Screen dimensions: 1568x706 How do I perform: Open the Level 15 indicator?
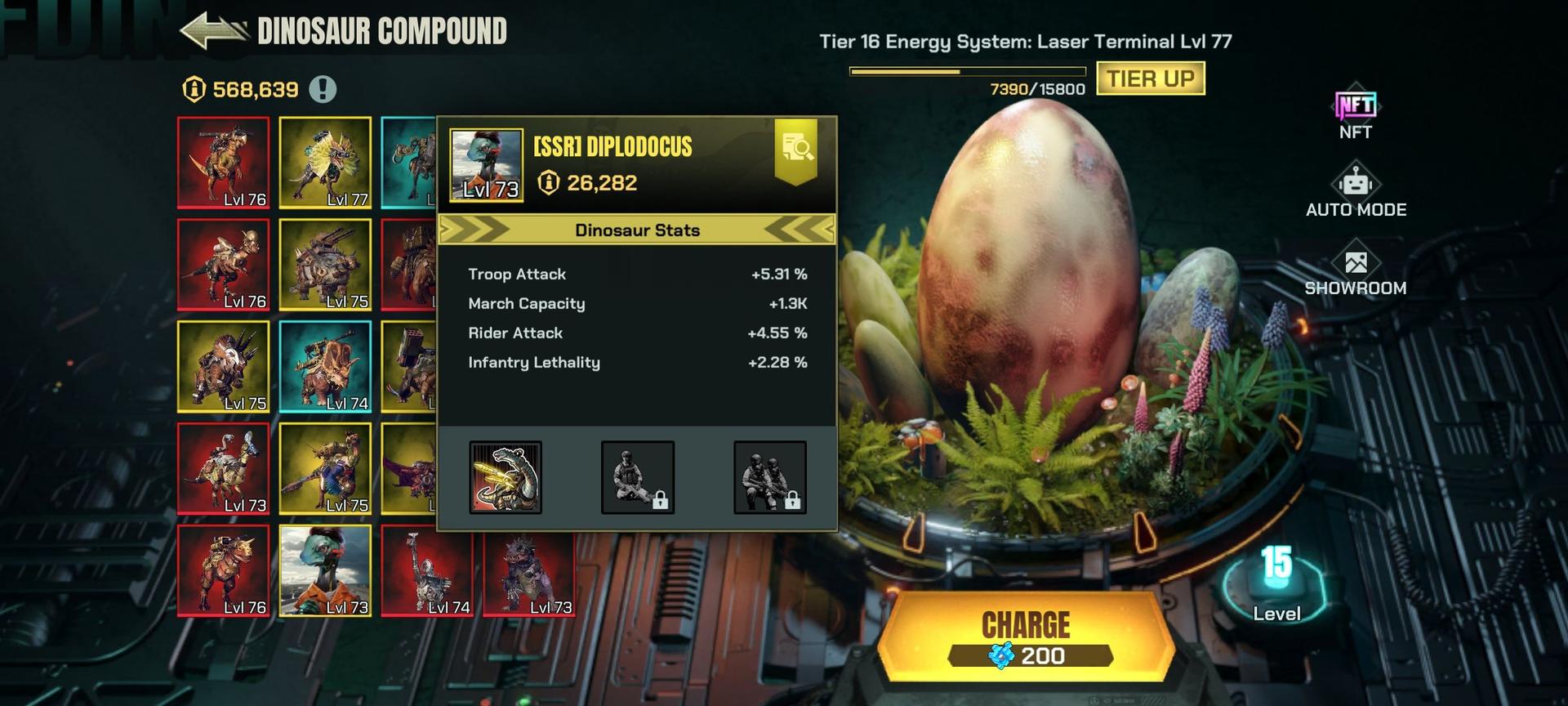(1276, 582)
